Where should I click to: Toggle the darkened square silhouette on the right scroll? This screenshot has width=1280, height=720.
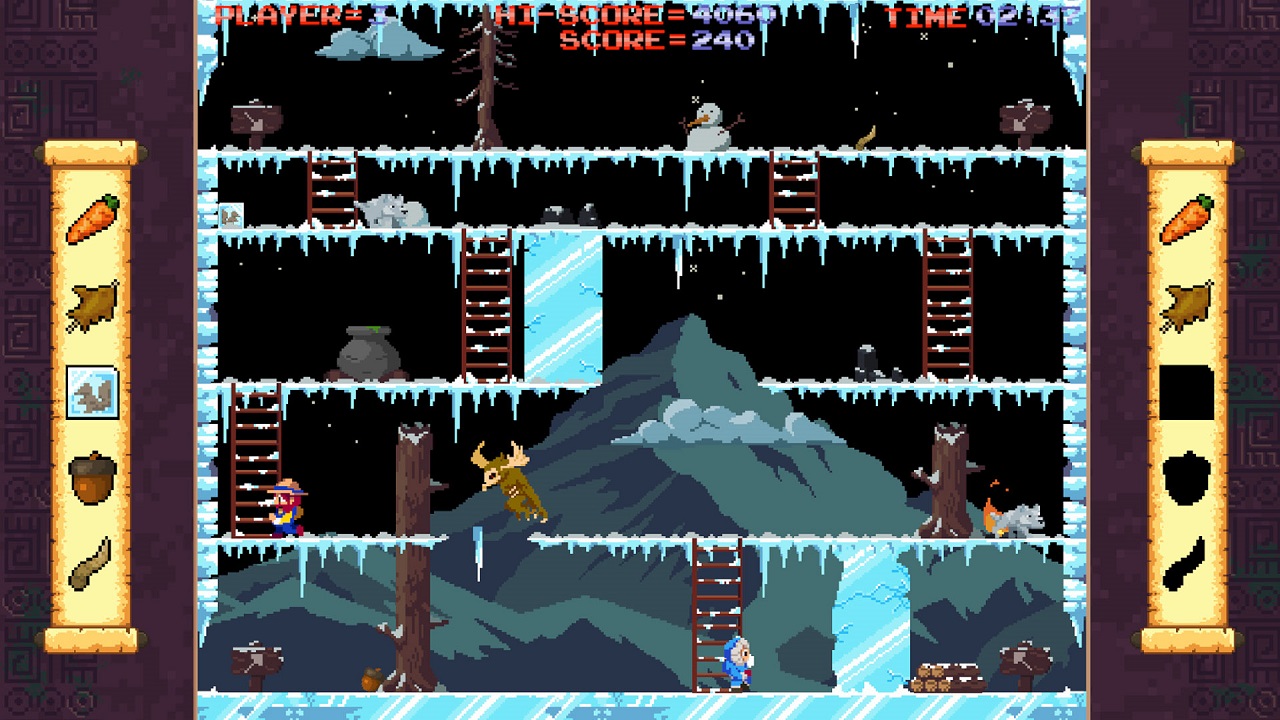pos(1189,394)
